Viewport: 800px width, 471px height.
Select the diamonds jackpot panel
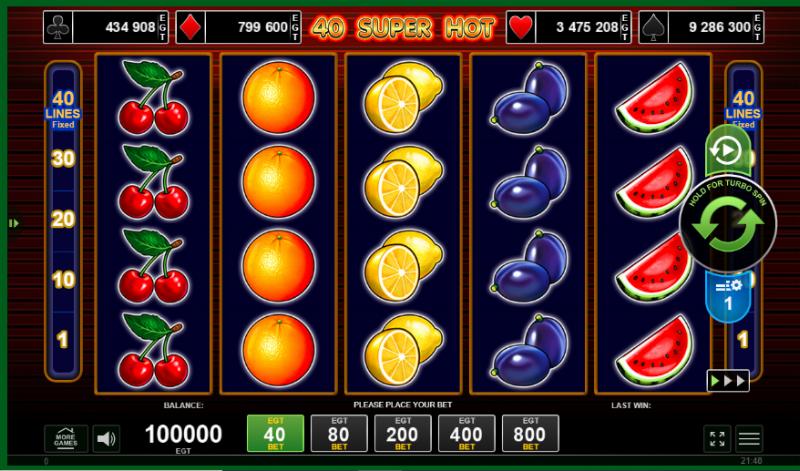(240, 28)
